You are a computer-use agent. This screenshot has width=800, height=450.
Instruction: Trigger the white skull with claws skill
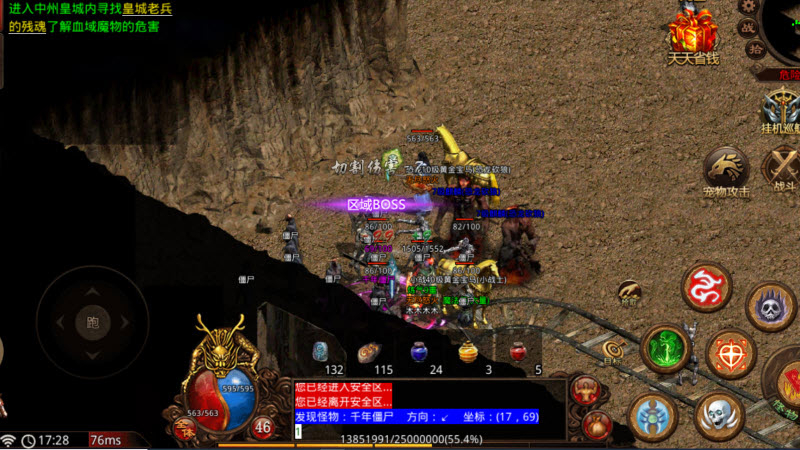[718, 415]
